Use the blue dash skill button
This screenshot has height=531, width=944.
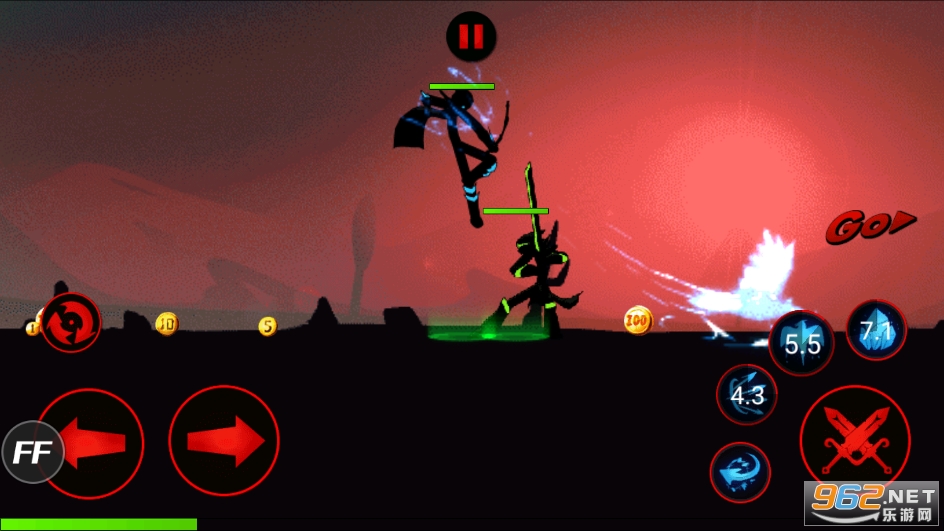(x=740, y=471)
